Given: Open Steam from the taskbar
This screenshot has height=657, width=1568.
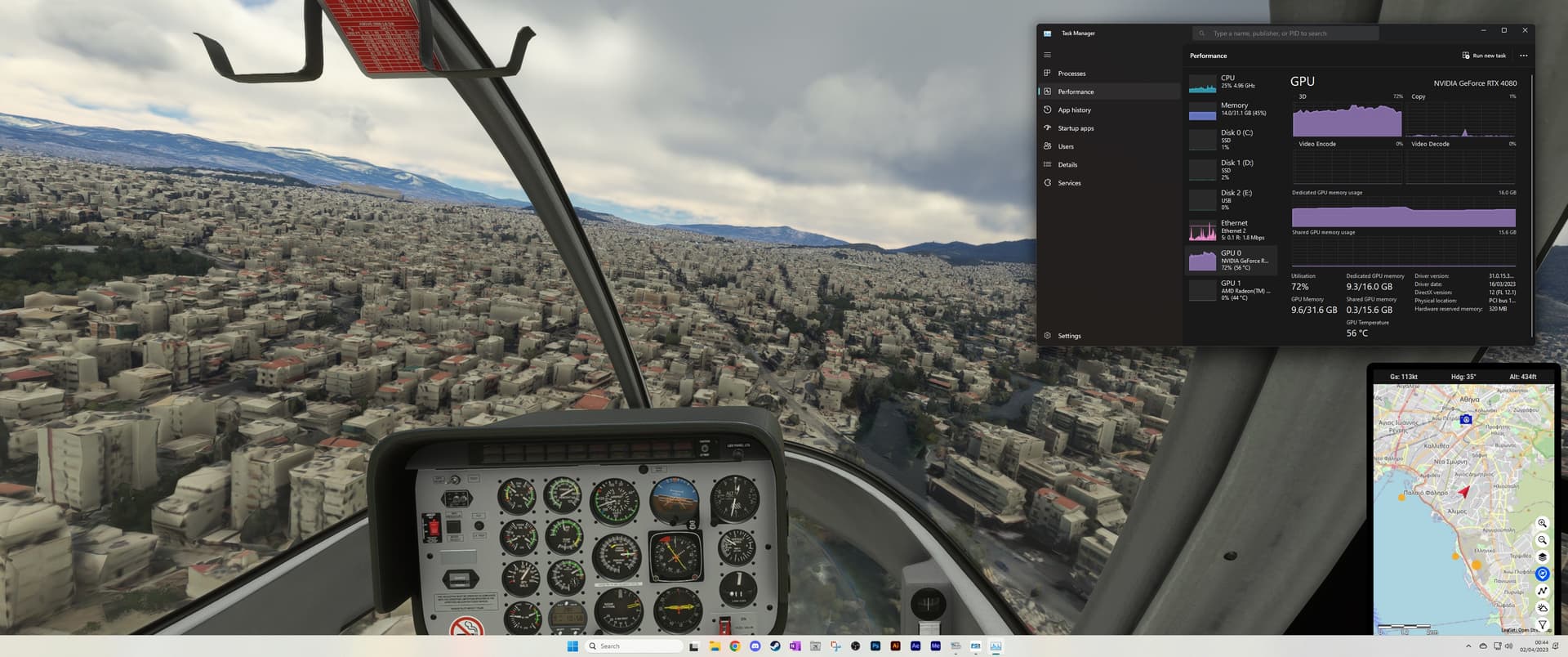Looking at the screenshot, I should (774, 646).
